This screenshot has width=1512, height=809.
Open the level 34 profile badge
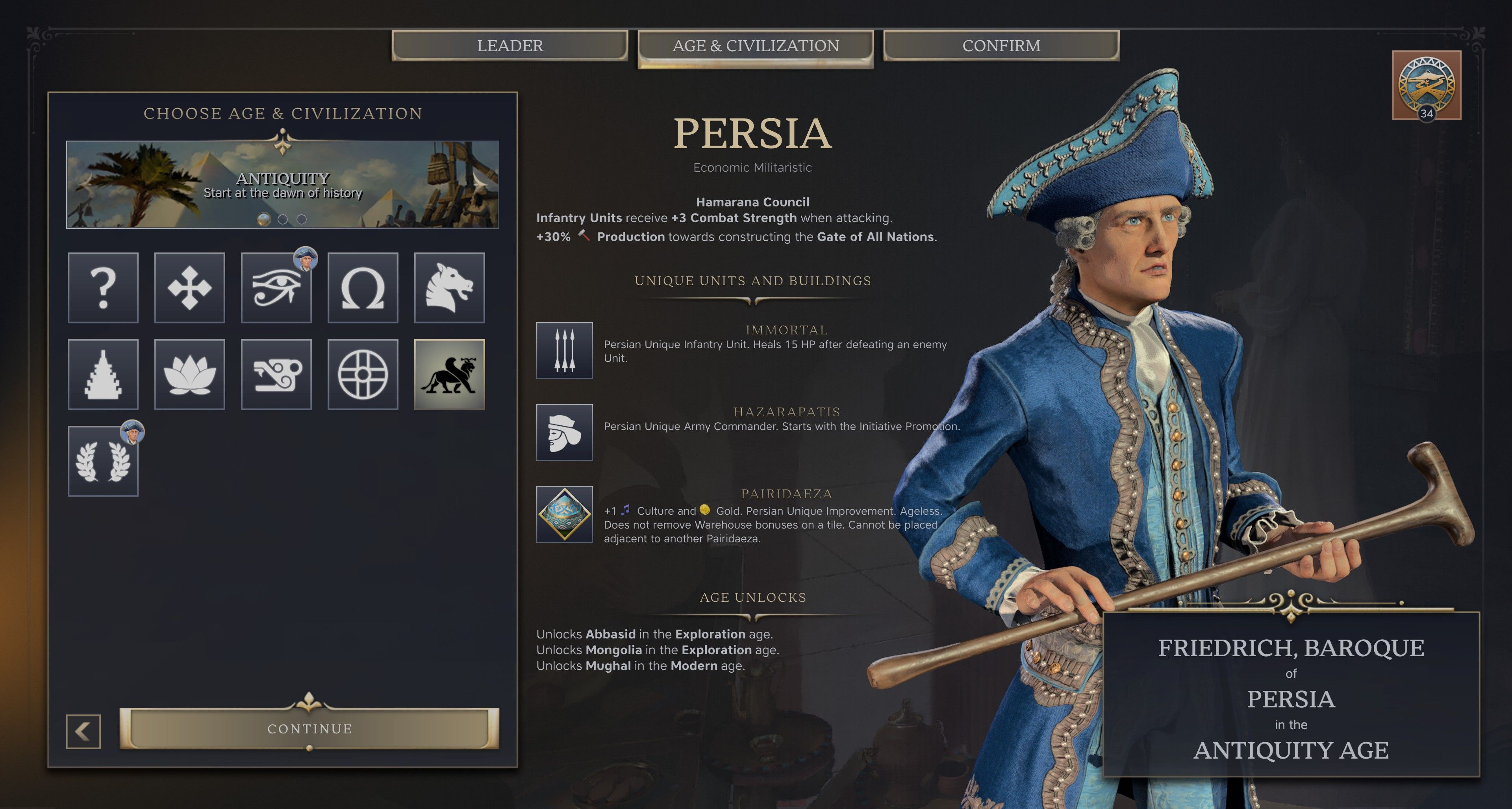[1426, 85]
